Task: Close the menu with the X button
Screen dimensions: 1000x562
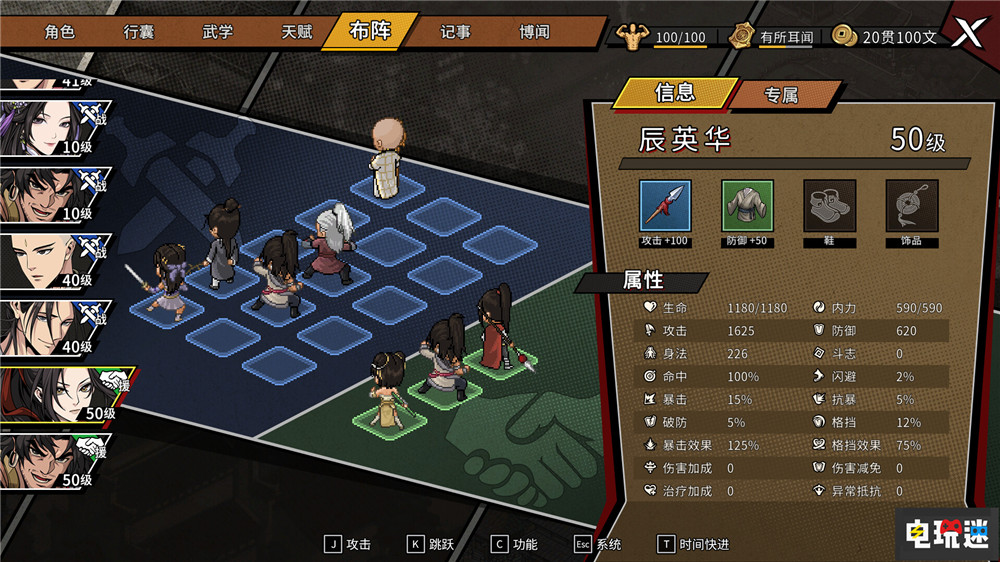Action: coord(966,33)
